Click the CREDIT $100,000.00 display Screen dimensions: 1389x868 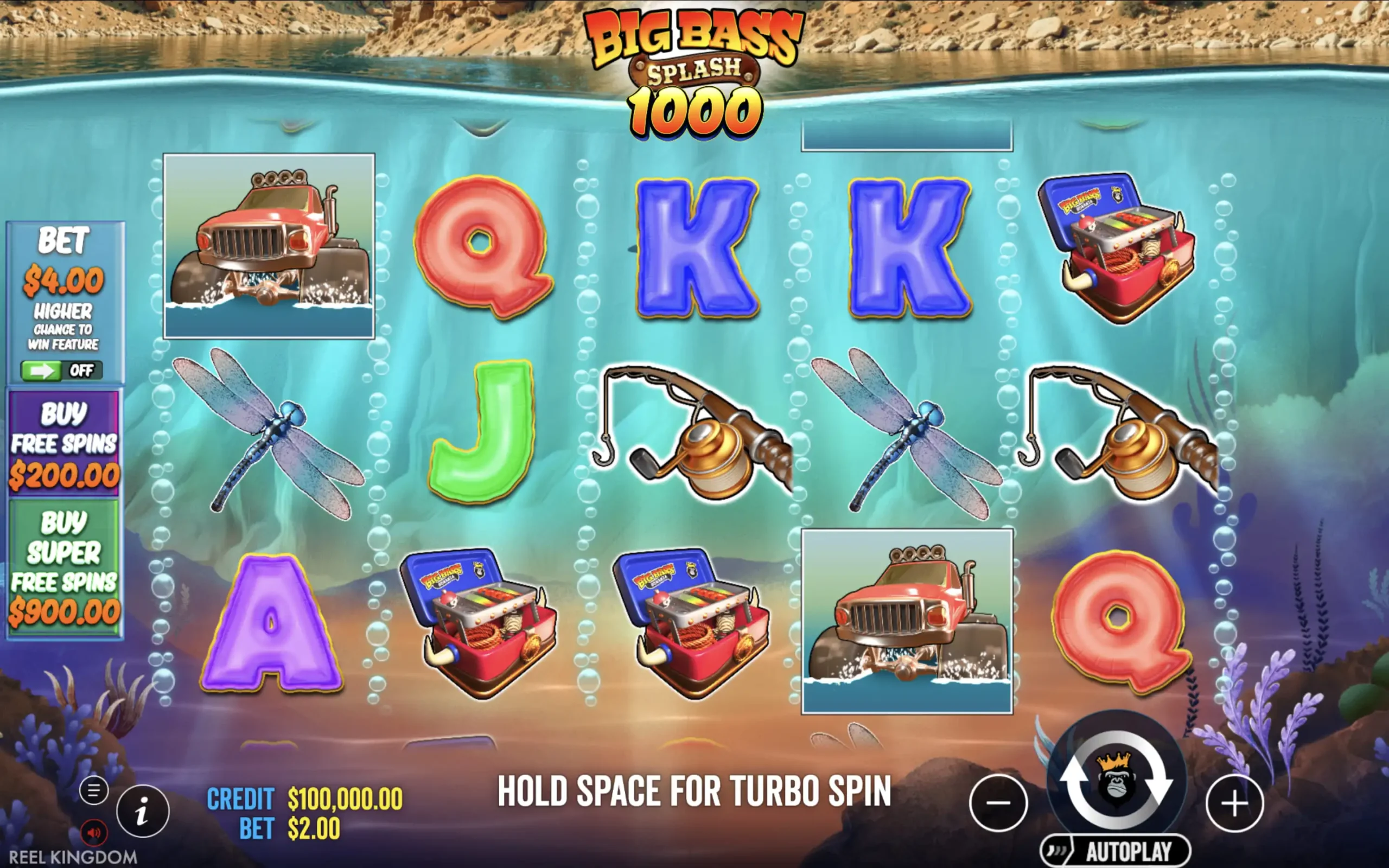coord(304,798)
